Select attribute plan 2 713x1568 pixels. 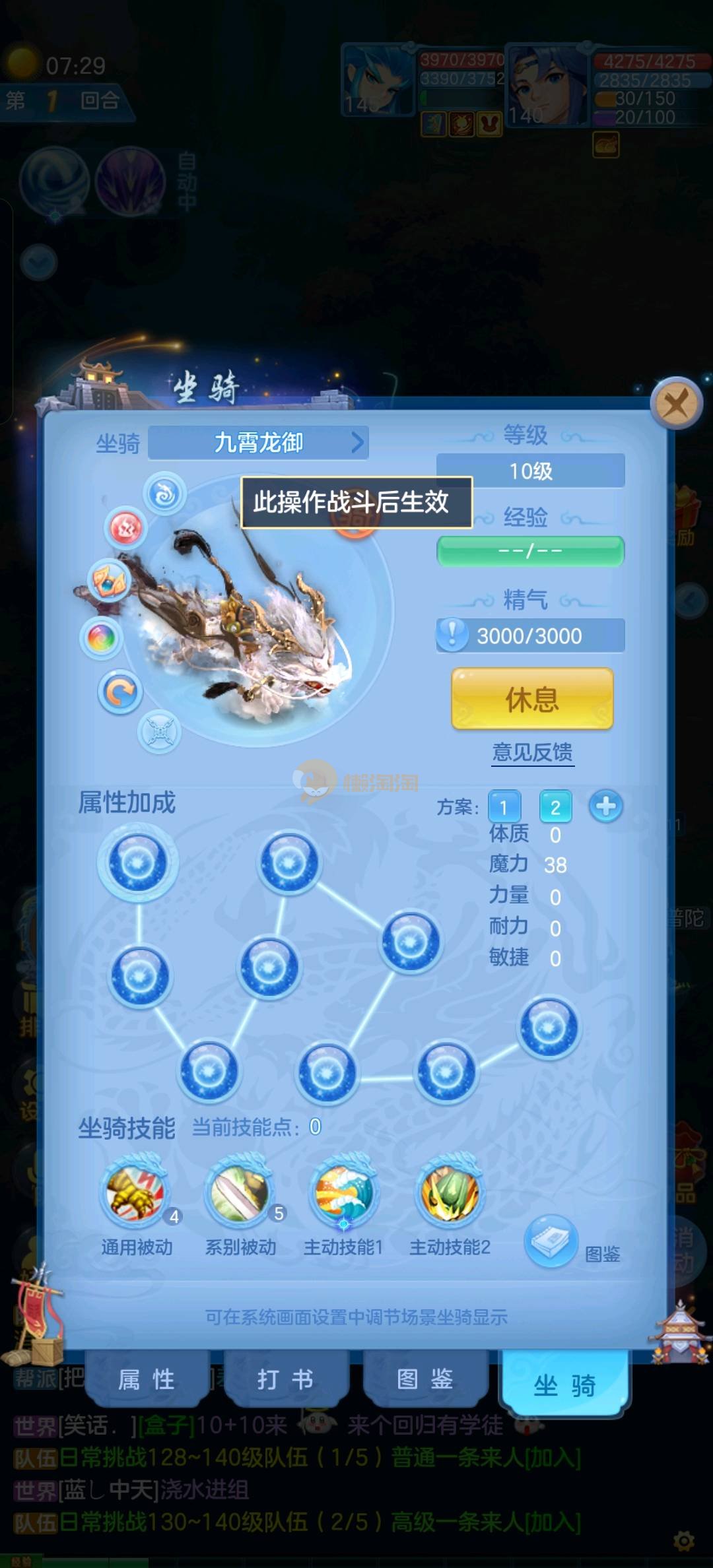pos(555,806)
